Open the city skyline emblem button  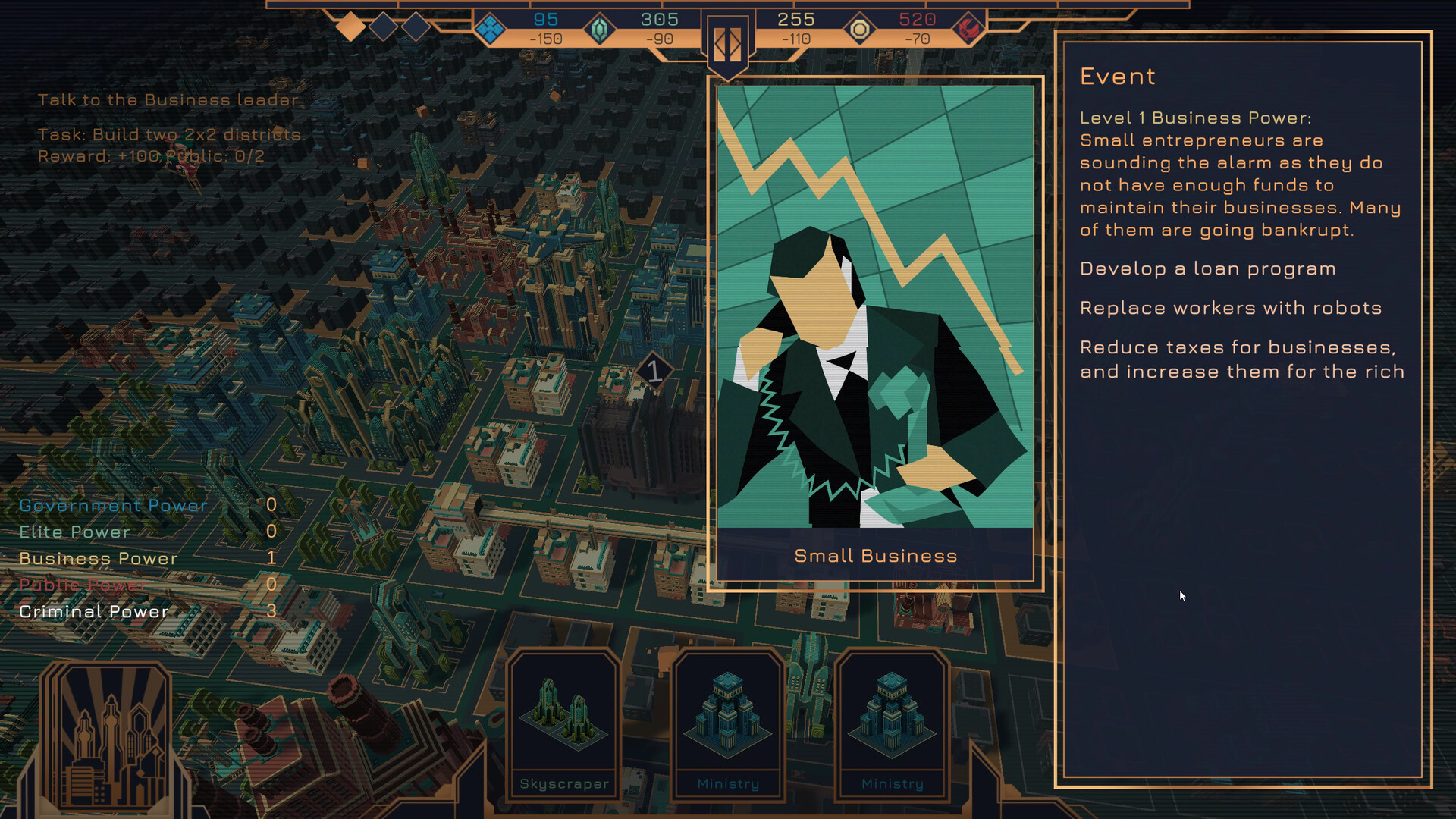108,739
